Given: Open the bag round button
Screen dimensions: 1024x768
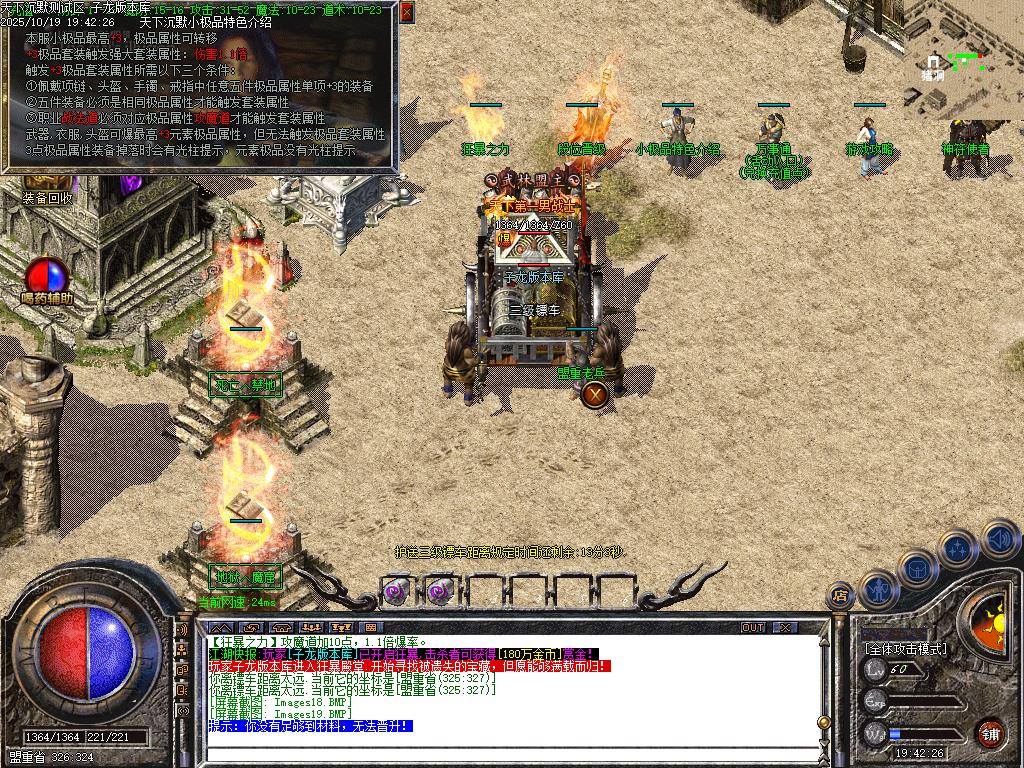Looking at the screenshot, I should coord(916,568).
